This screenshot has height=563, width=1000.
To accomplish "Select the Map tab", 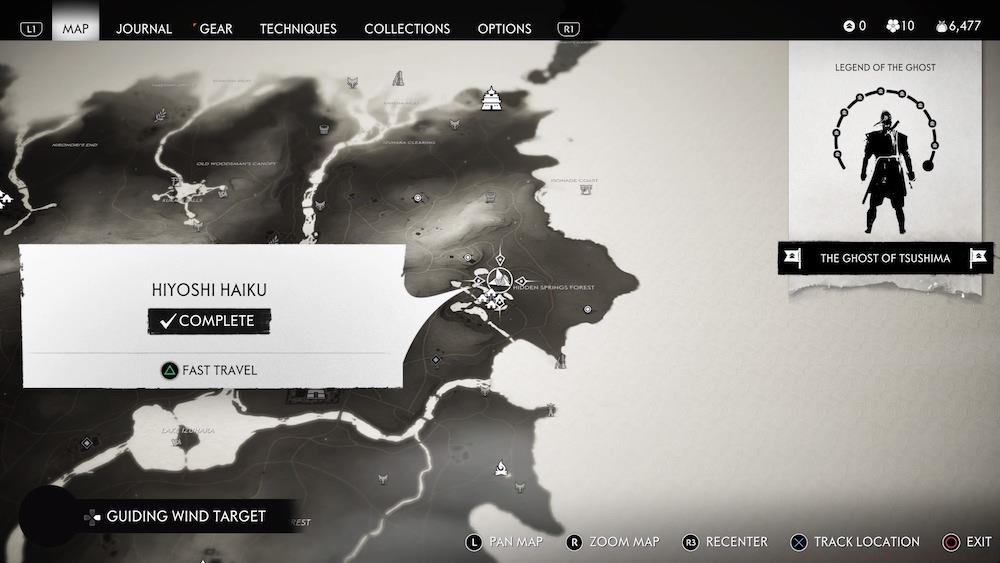I will pos(76,29).
